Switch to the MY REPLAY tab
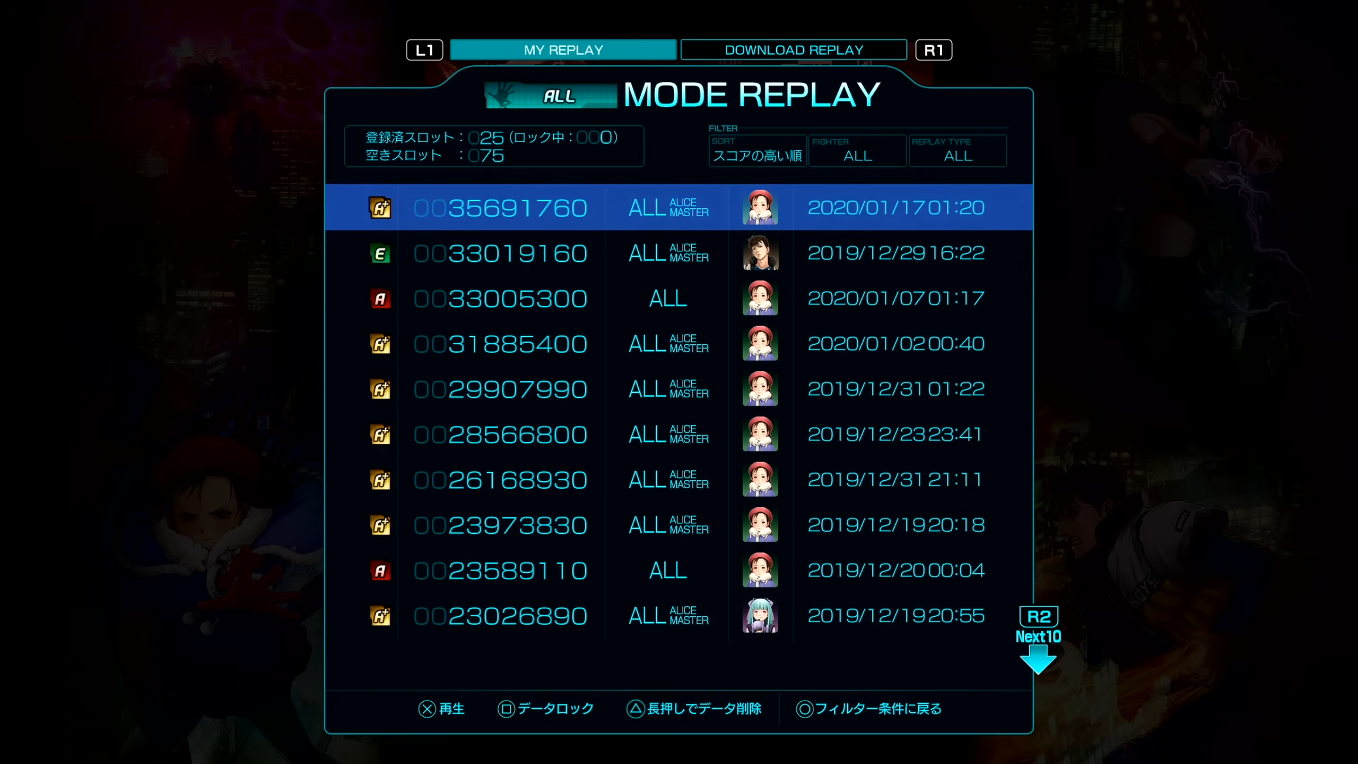Image resolution: width=1358 pixels, height=764 pixels. [563, 50]
